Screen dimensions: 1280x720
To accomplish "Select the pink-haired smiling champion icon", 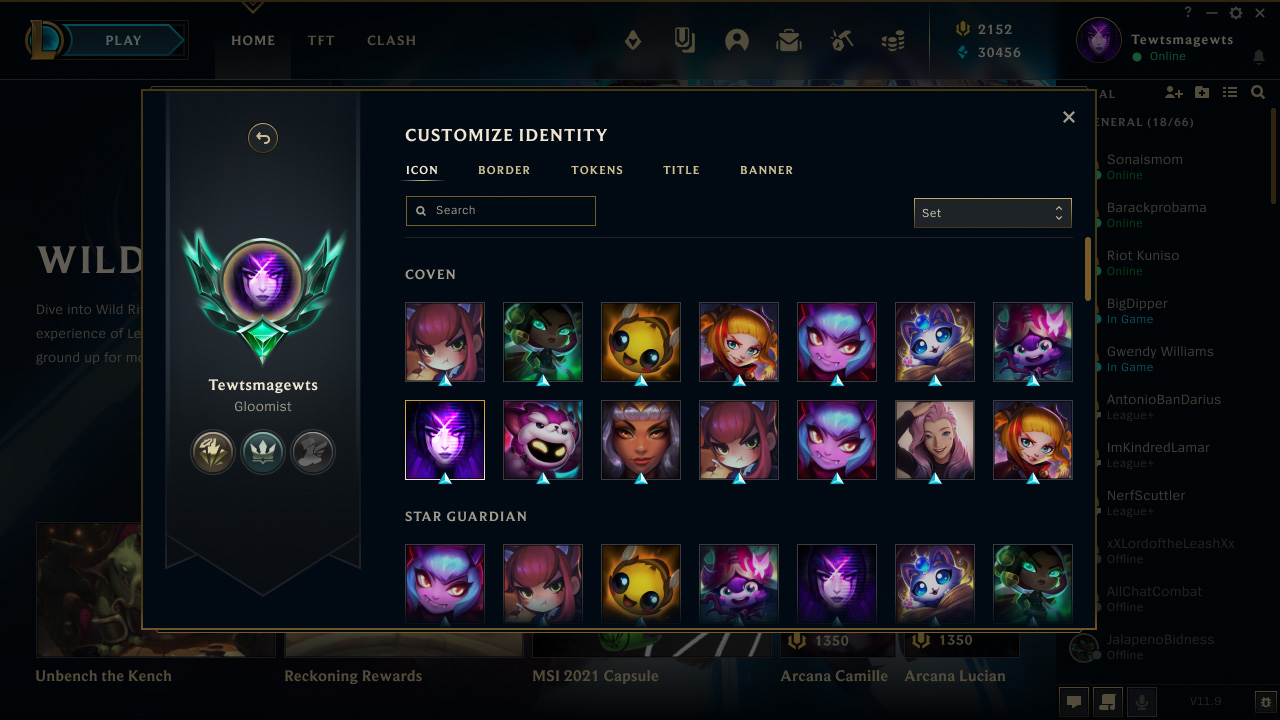I will click(x=935, y=440).
